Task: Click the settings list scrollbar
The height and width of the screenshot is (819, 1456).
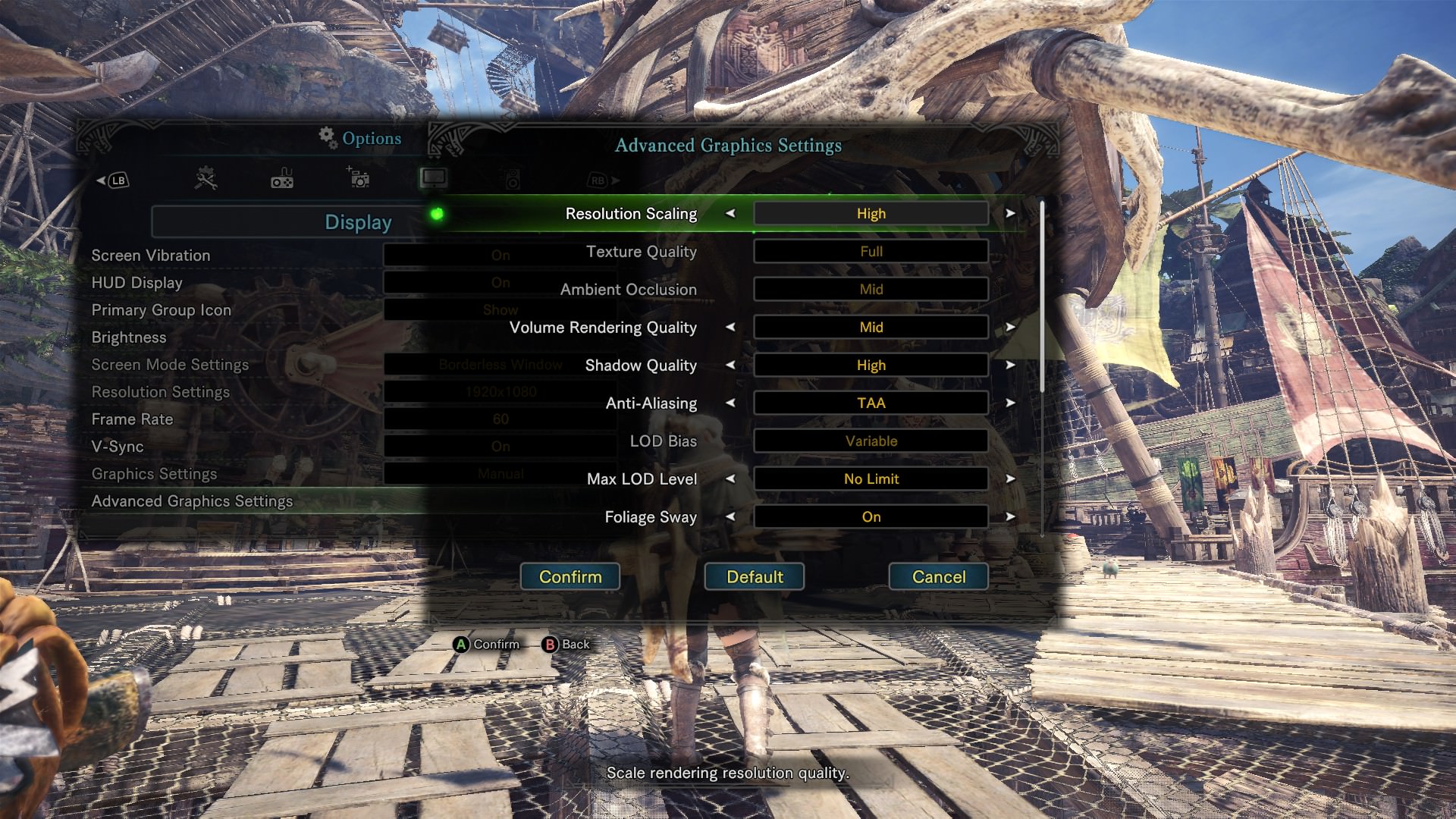Action: [x=1043, y=296]
